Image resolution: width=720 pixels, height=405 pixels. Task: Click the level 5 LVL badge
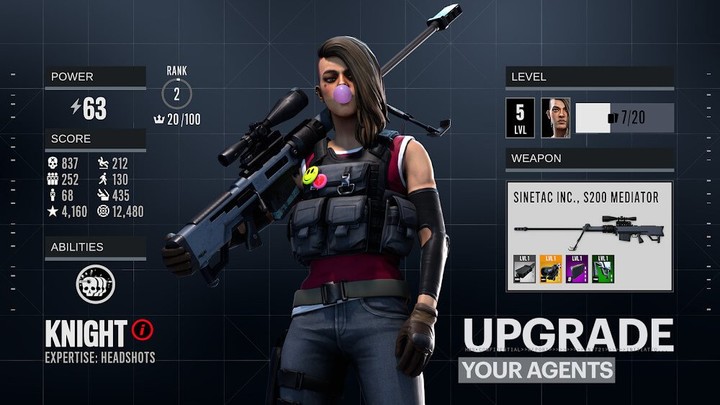(x=520, y=117)
